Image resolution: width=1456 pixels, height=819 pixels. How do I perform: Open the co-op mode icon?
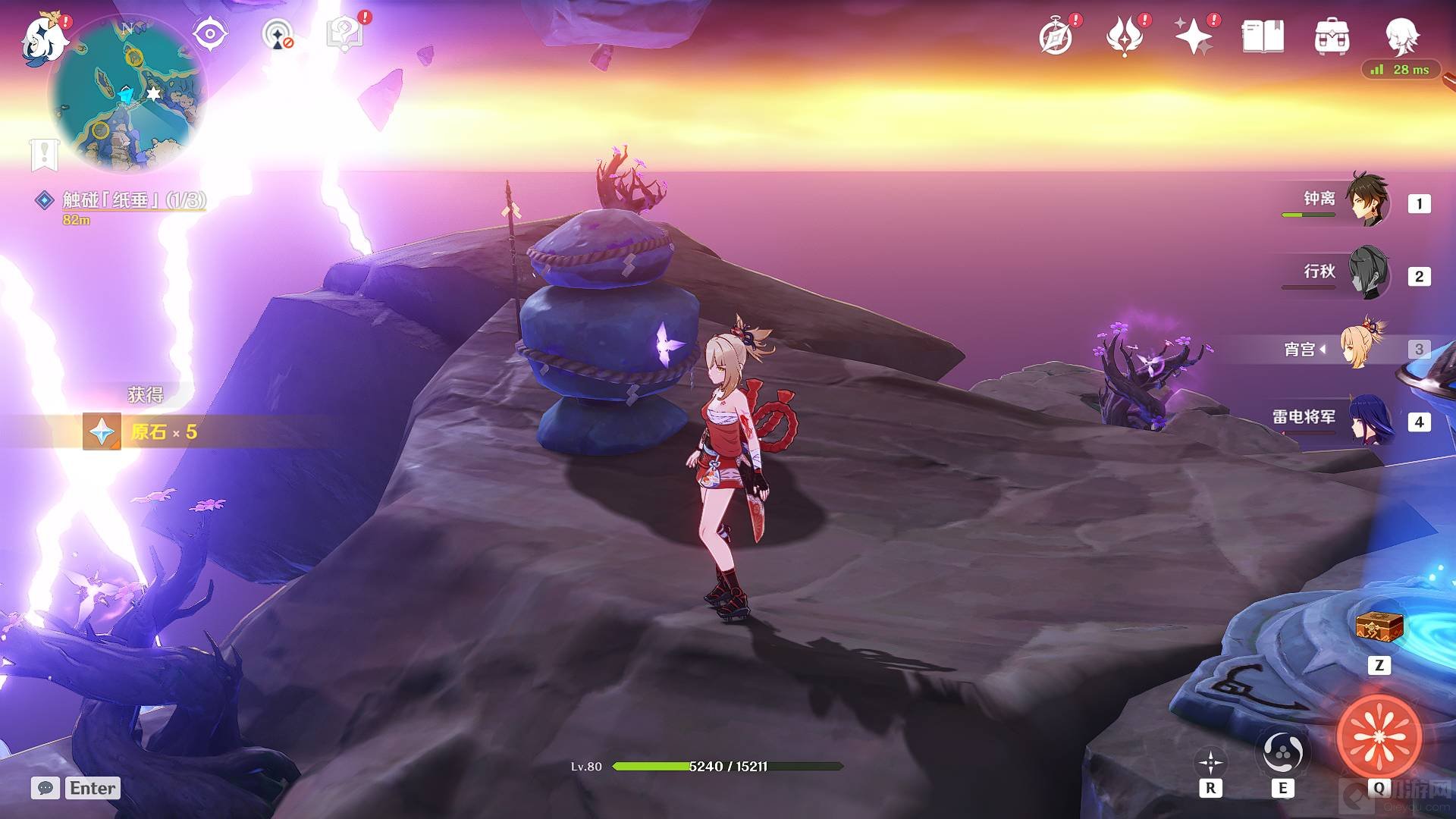[x=278, y=35]
